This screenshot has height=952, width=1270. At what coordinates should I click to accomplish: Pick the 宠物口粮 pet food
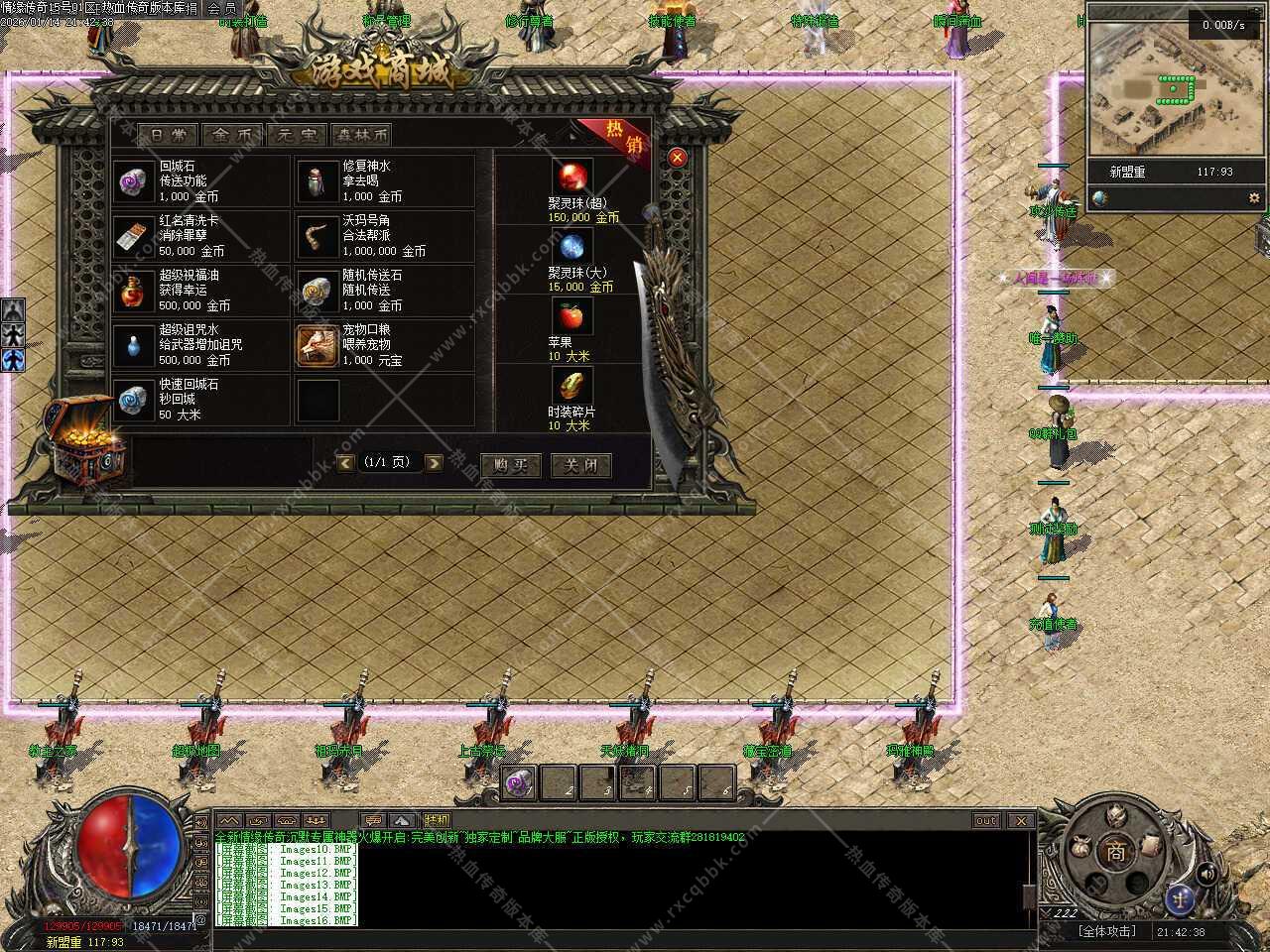click(317, 345)
